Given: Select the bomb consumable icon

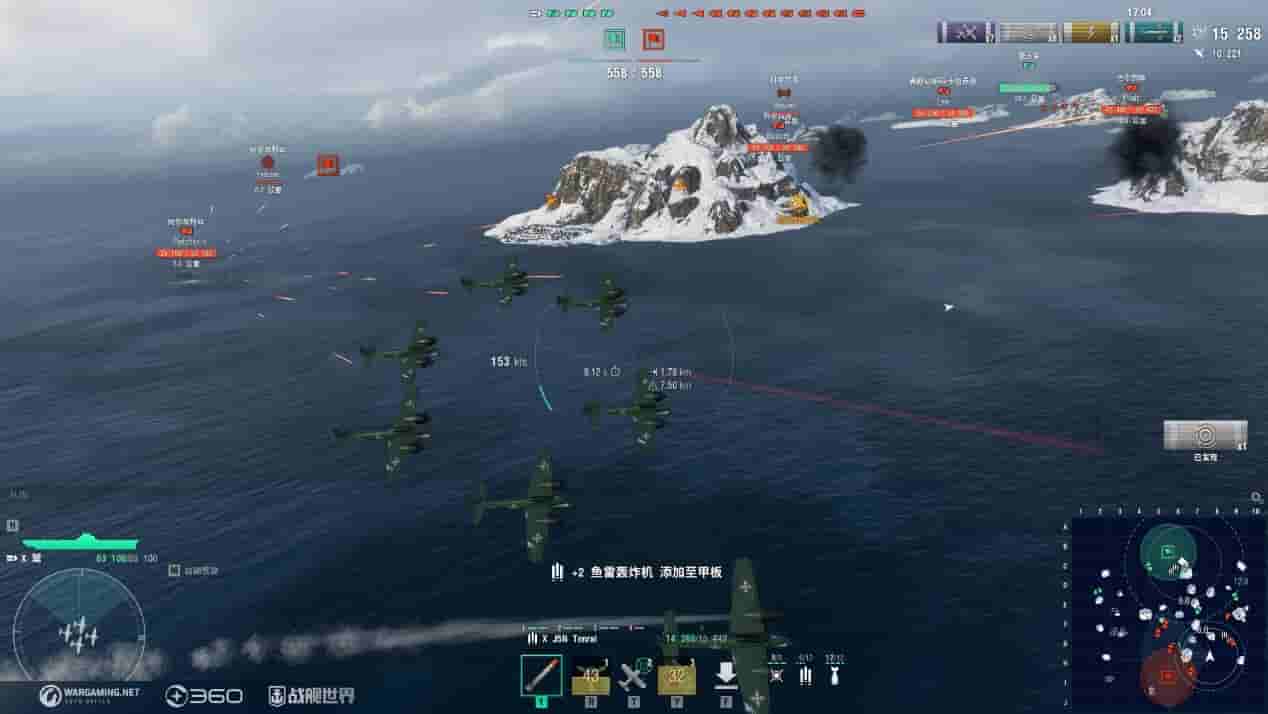Looking at the screenshot, I should click(834, 676).
